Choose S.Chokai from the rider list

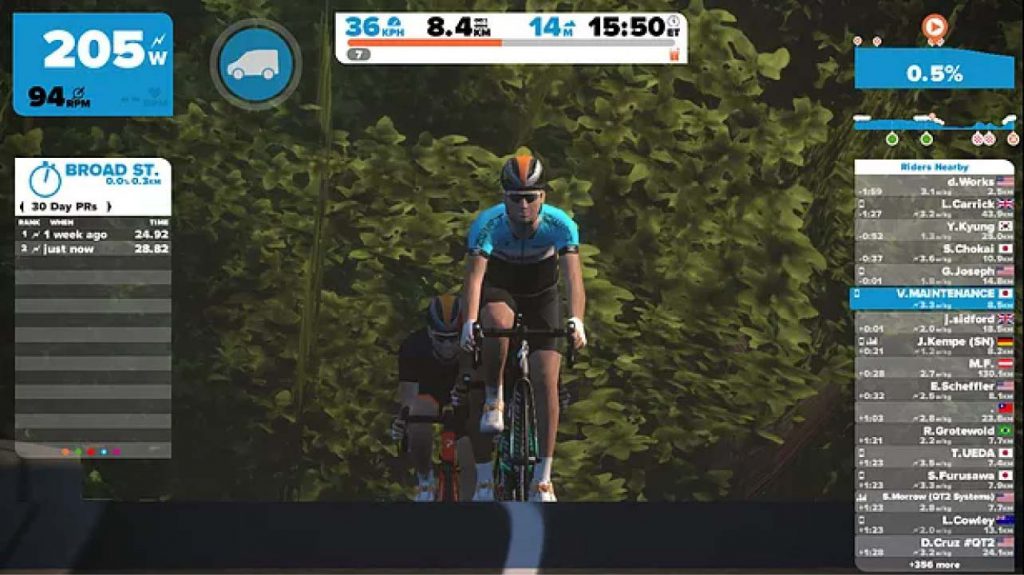(933, 253)
